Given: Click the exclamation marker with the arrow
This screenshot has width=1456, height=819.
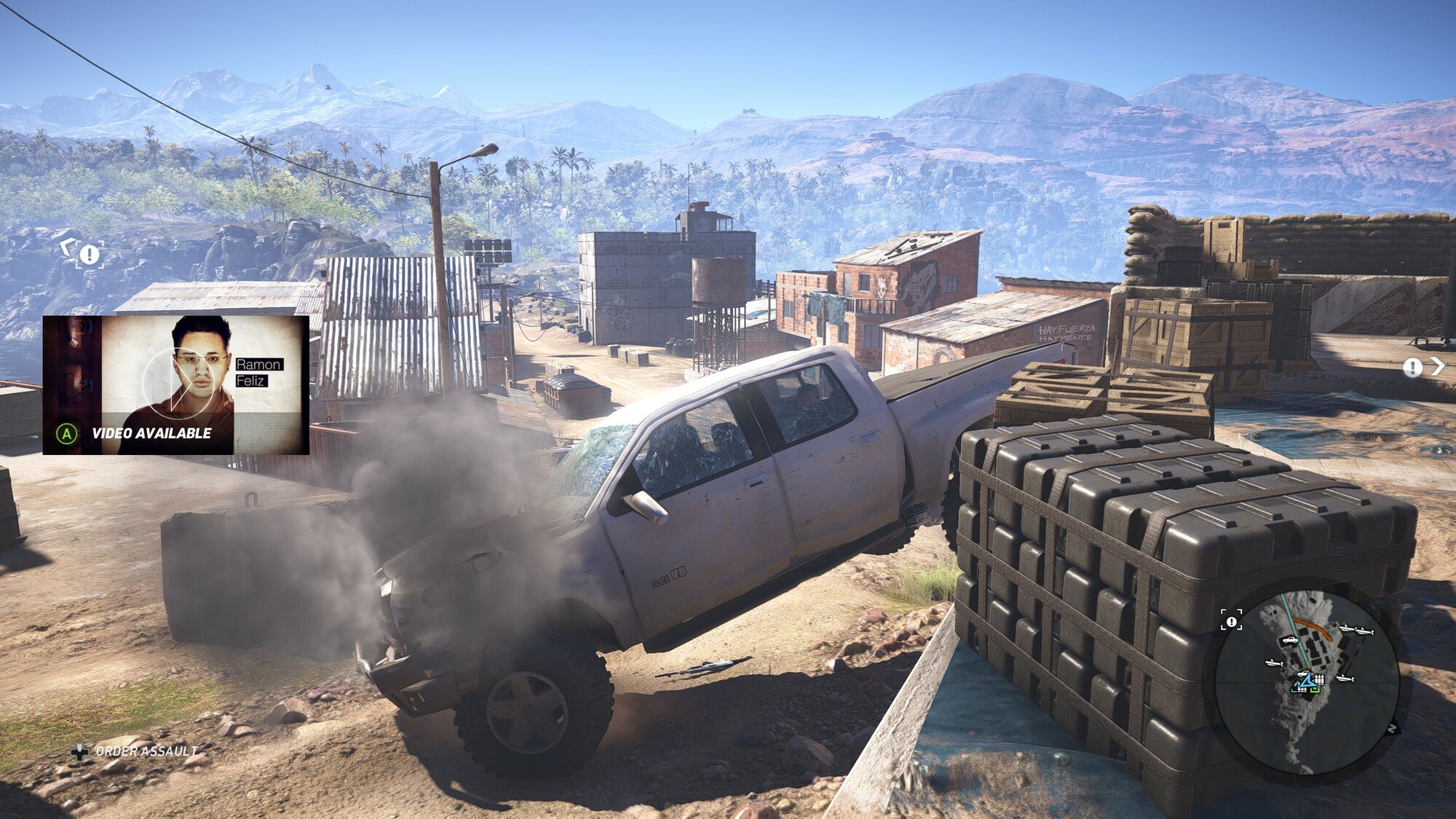Looking at the screenshot, I should [x=1422, y=367].
